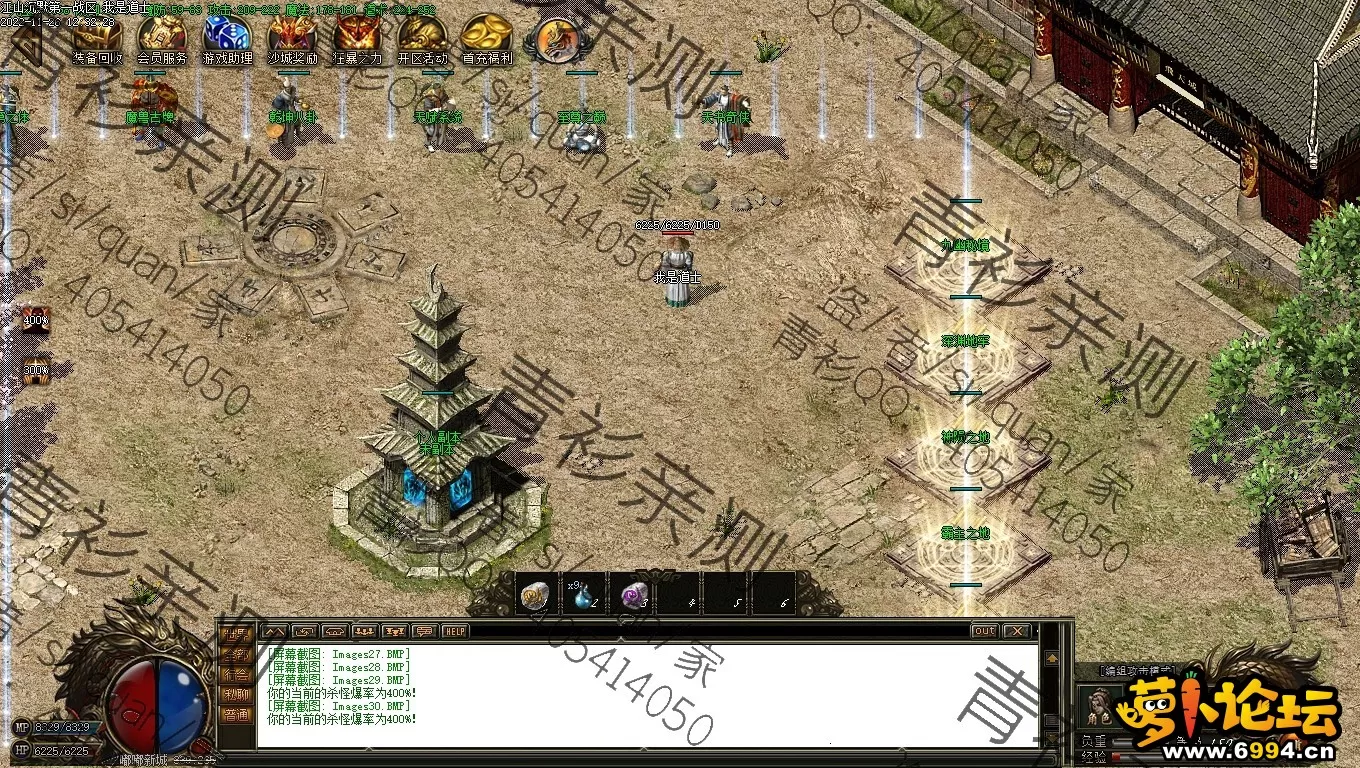The height and width of the screenshot is (768, 1360).
Task: Activate the 狂暴之力 berserk power icon
Action: (356, 38)
